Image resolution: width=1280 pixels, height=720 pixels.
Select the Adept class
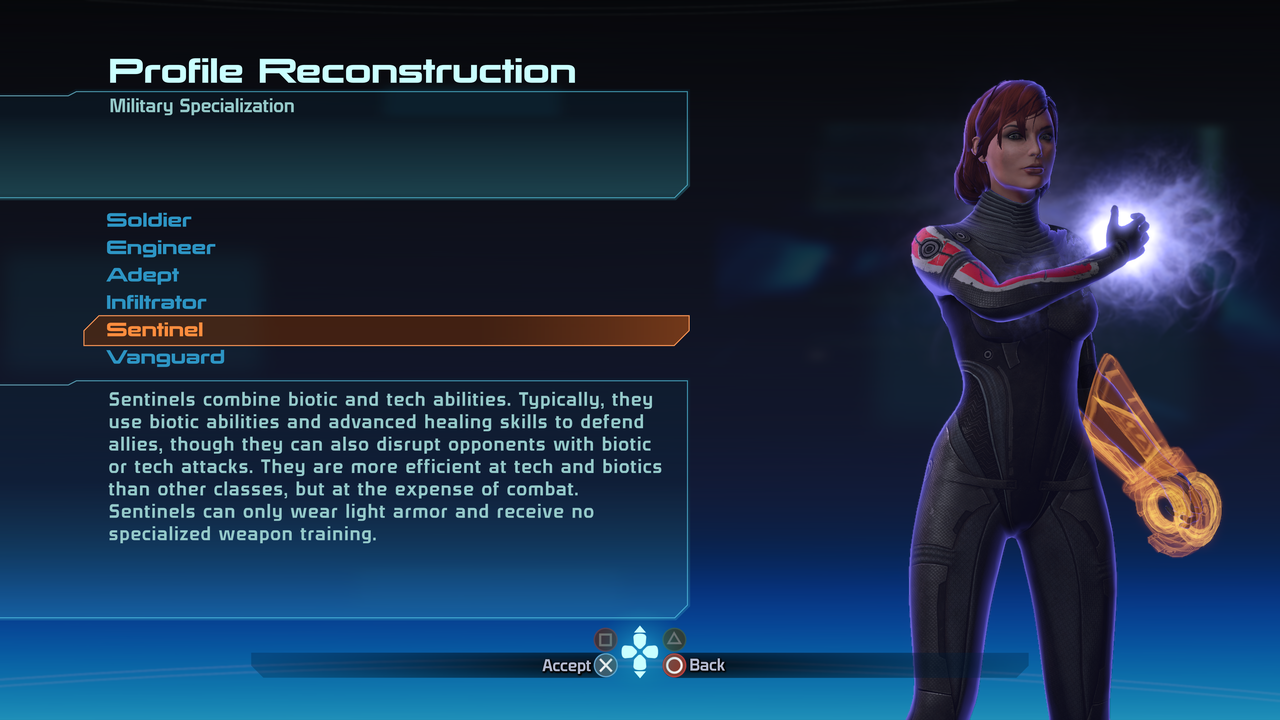(143, 275)
